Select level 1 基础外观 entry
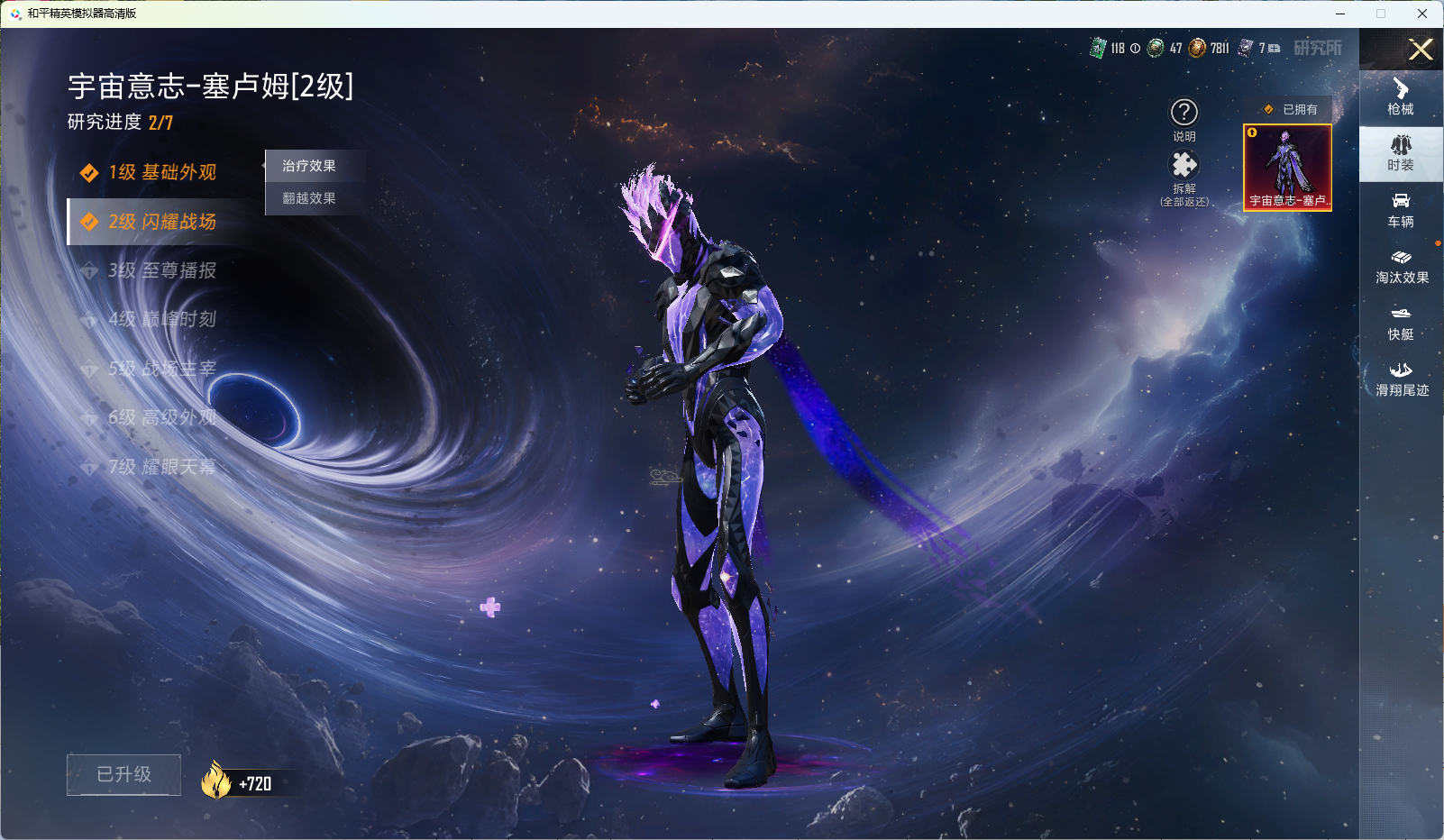This screenshot has width=1444, height=840. (x=161, y=172)
